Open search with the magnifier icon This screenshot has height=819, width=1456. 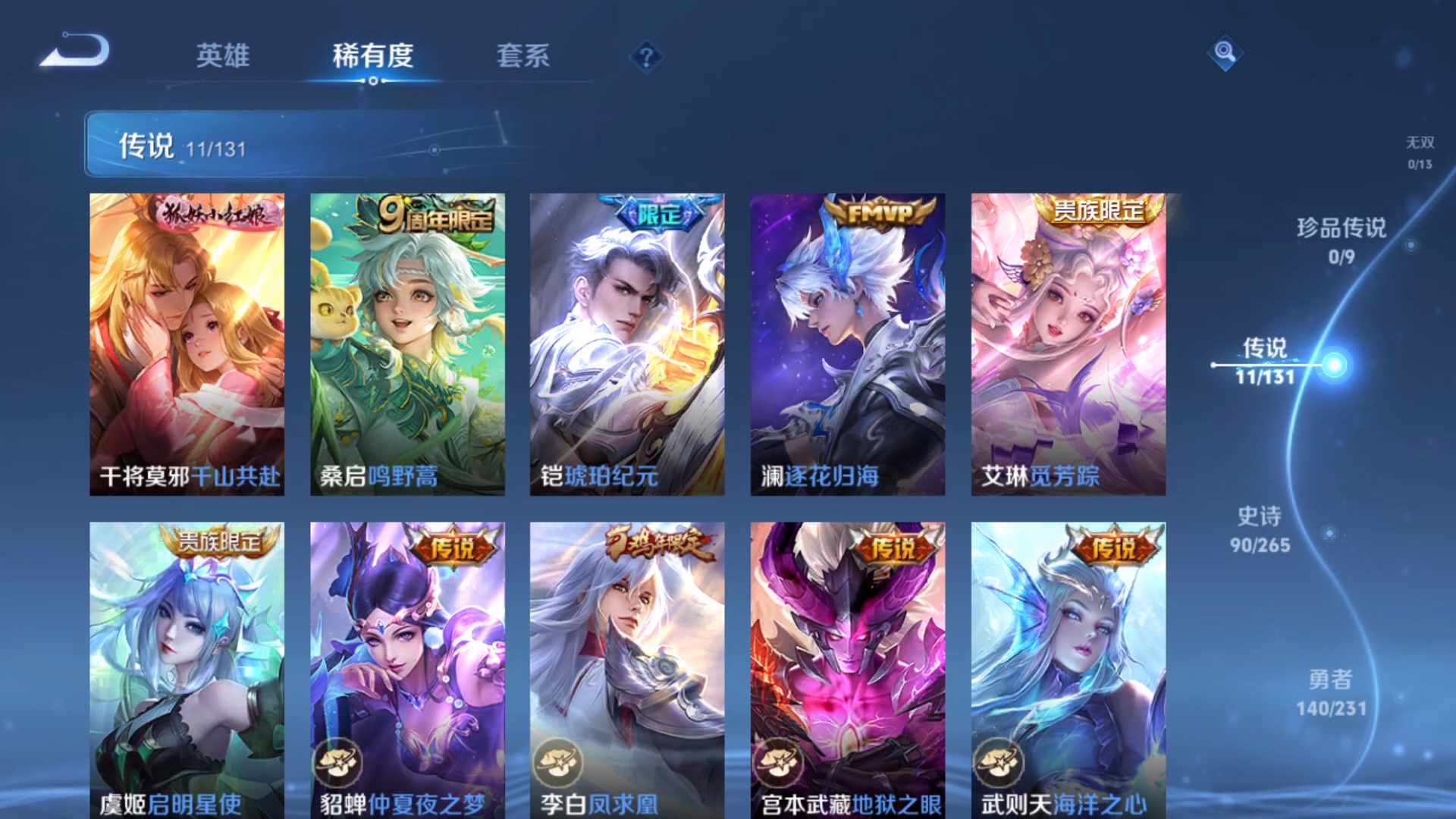pyautogui.click(x=1225, y=53)
